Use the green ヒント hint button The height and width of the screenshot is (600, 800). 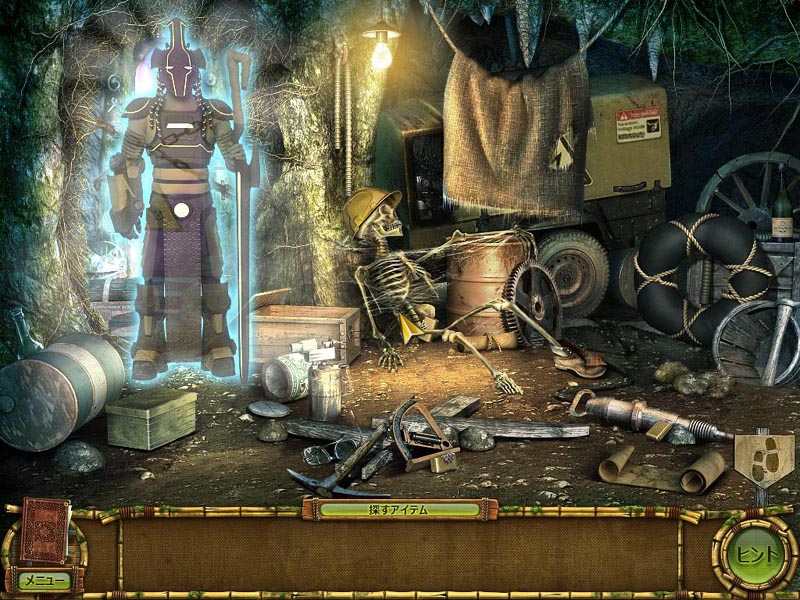pos(754,553)
